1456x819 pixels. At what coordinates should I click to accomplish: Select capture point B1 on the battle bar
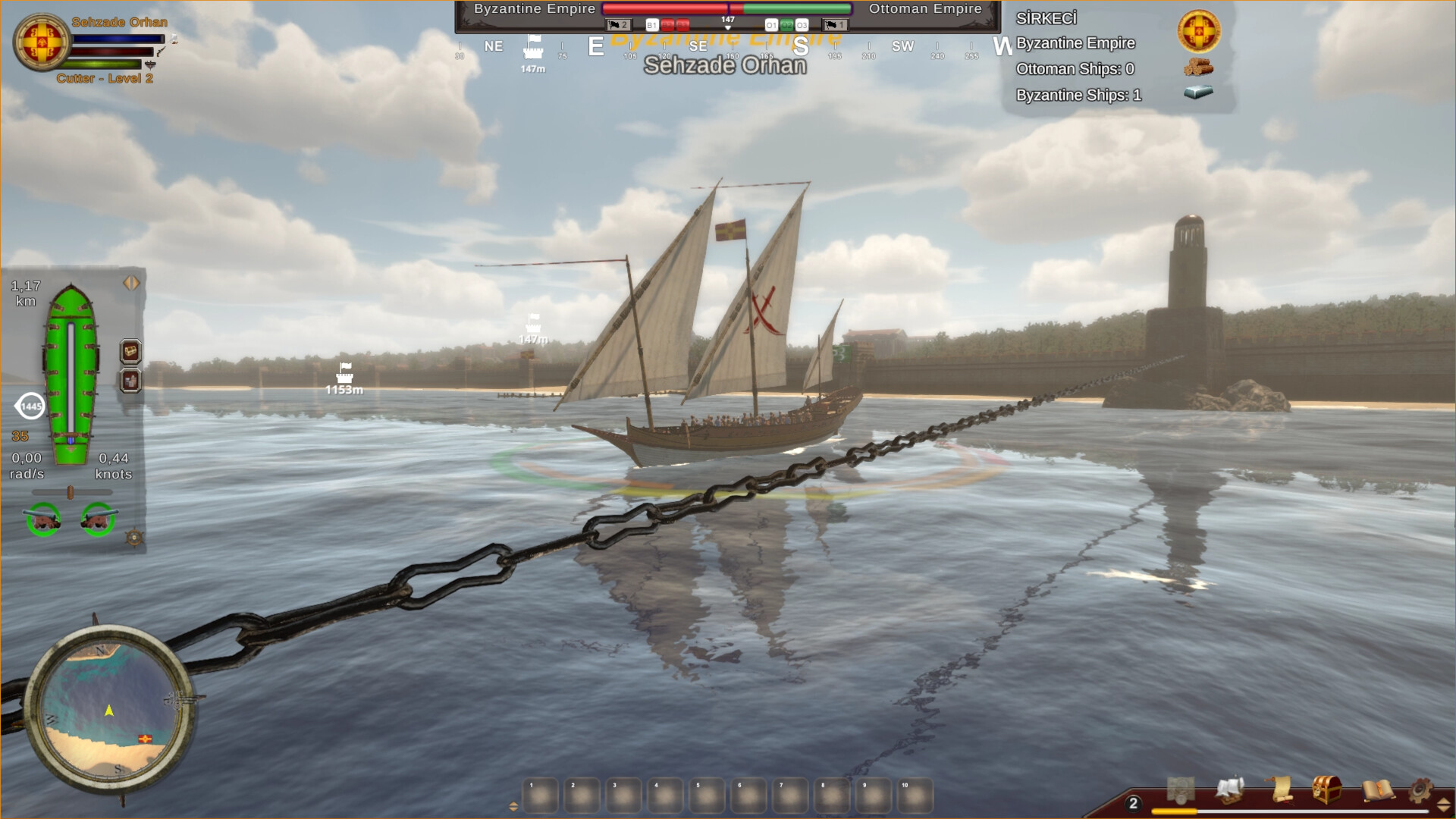pyautogui.click(x=652, y=25)
